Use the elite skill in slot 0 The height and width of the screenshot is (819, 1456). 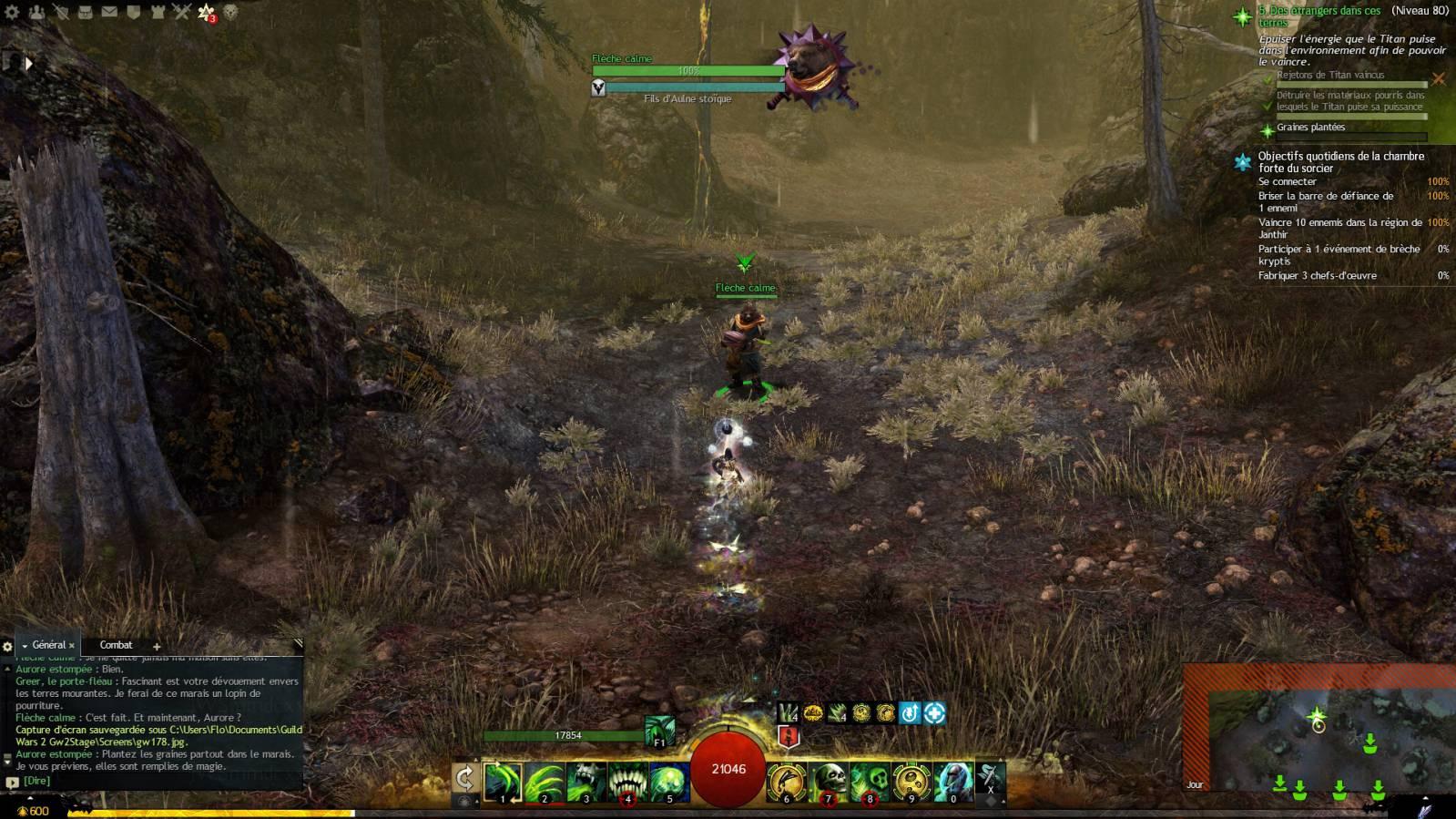tap(953, 782)
